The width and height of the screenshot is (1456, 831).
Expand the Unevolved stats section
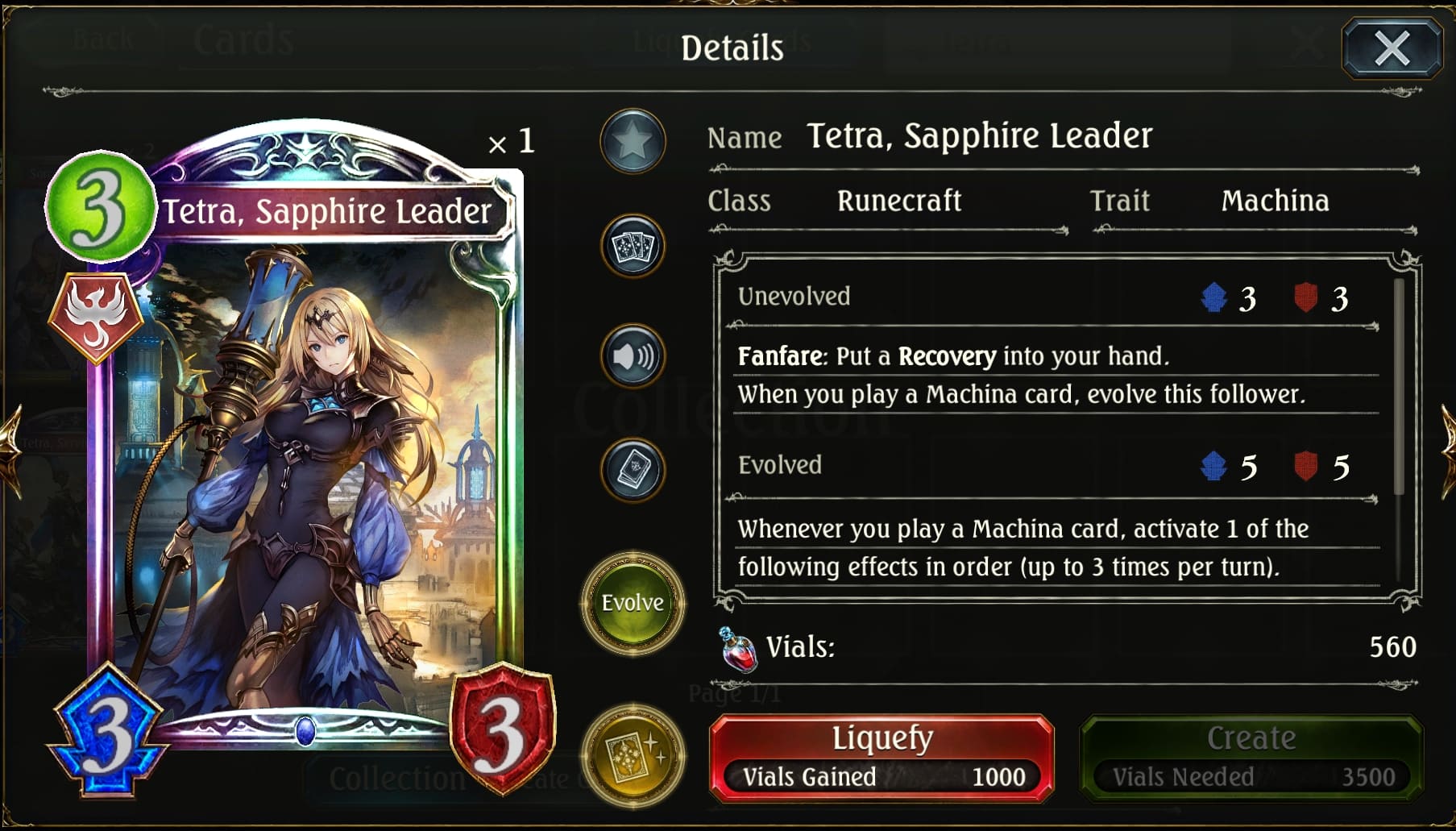[x=794, y=297]
